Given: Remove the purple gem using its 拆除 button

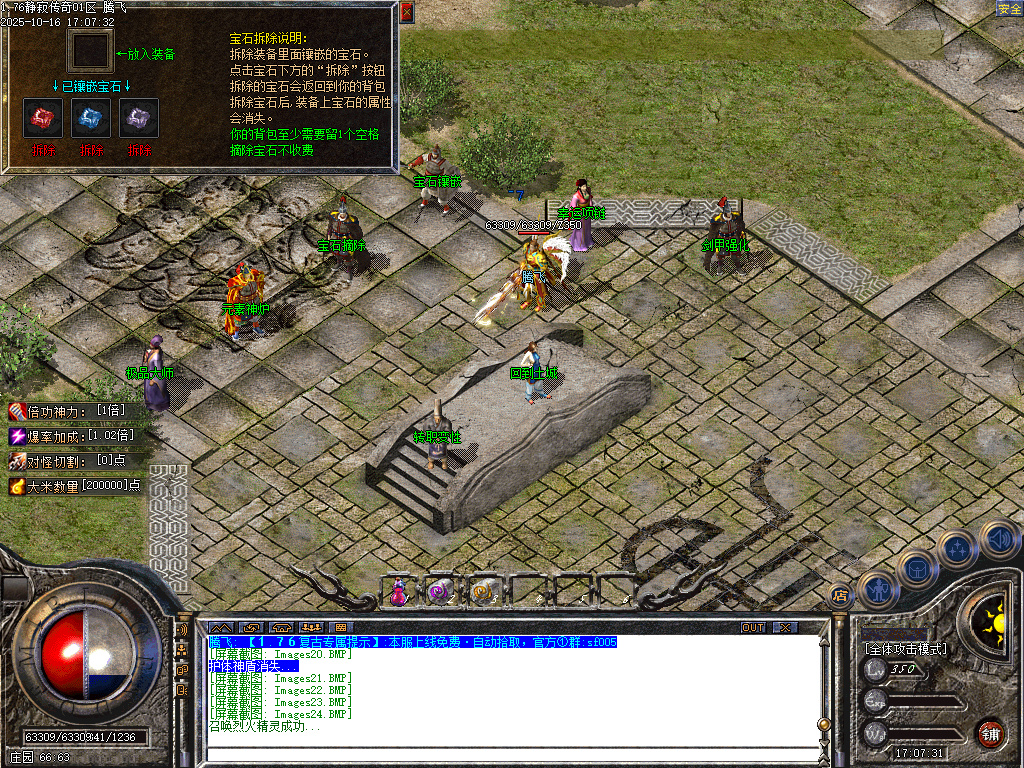Looking at the screenshot, I should click(139, 150).
